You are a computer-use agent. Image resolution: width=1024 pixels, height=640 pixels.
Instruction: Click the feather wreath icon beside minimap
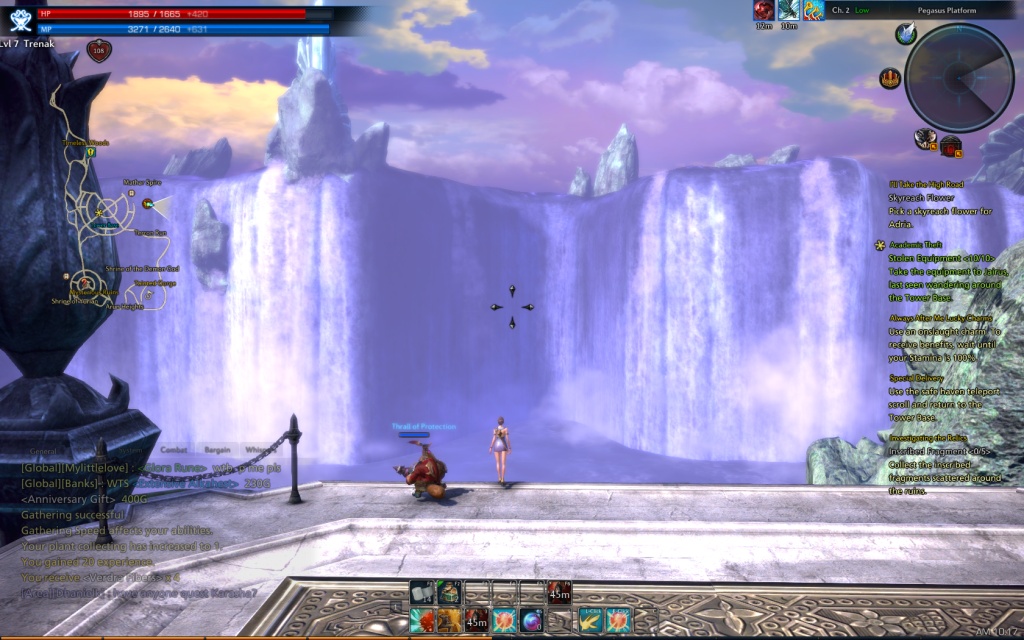pos(907,35)
